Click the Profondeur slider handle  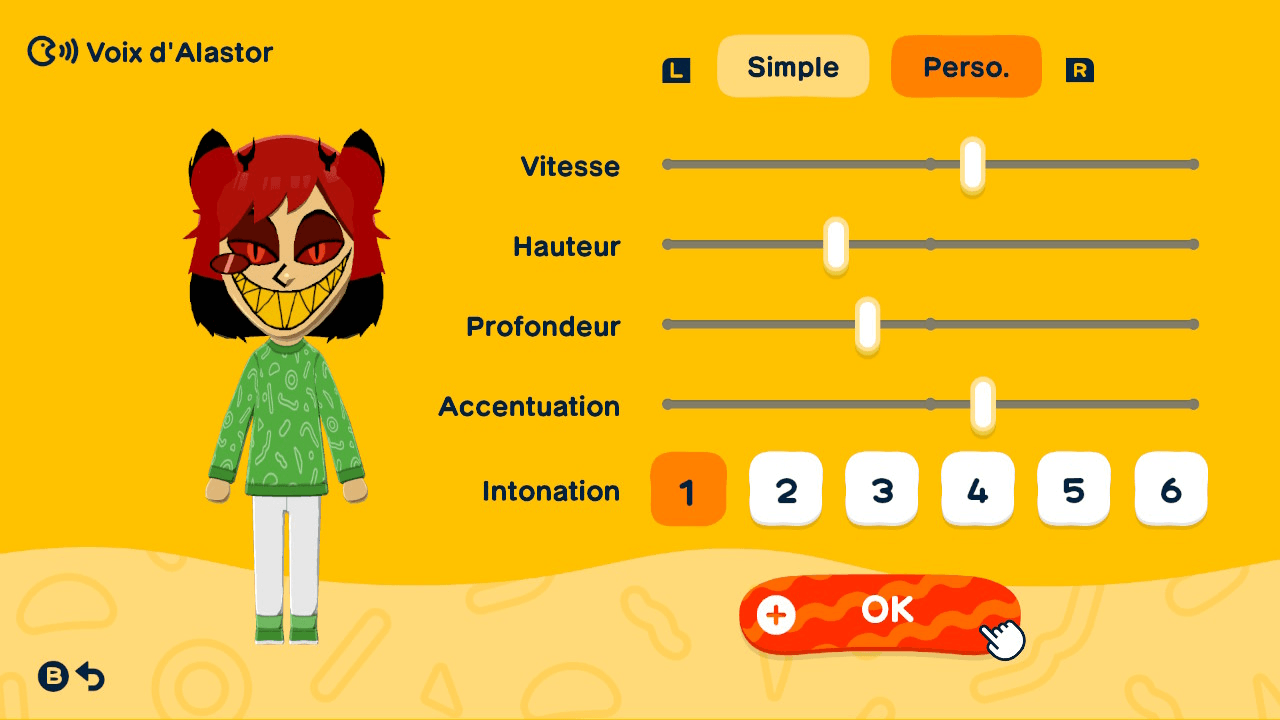(x=865, y=323)
